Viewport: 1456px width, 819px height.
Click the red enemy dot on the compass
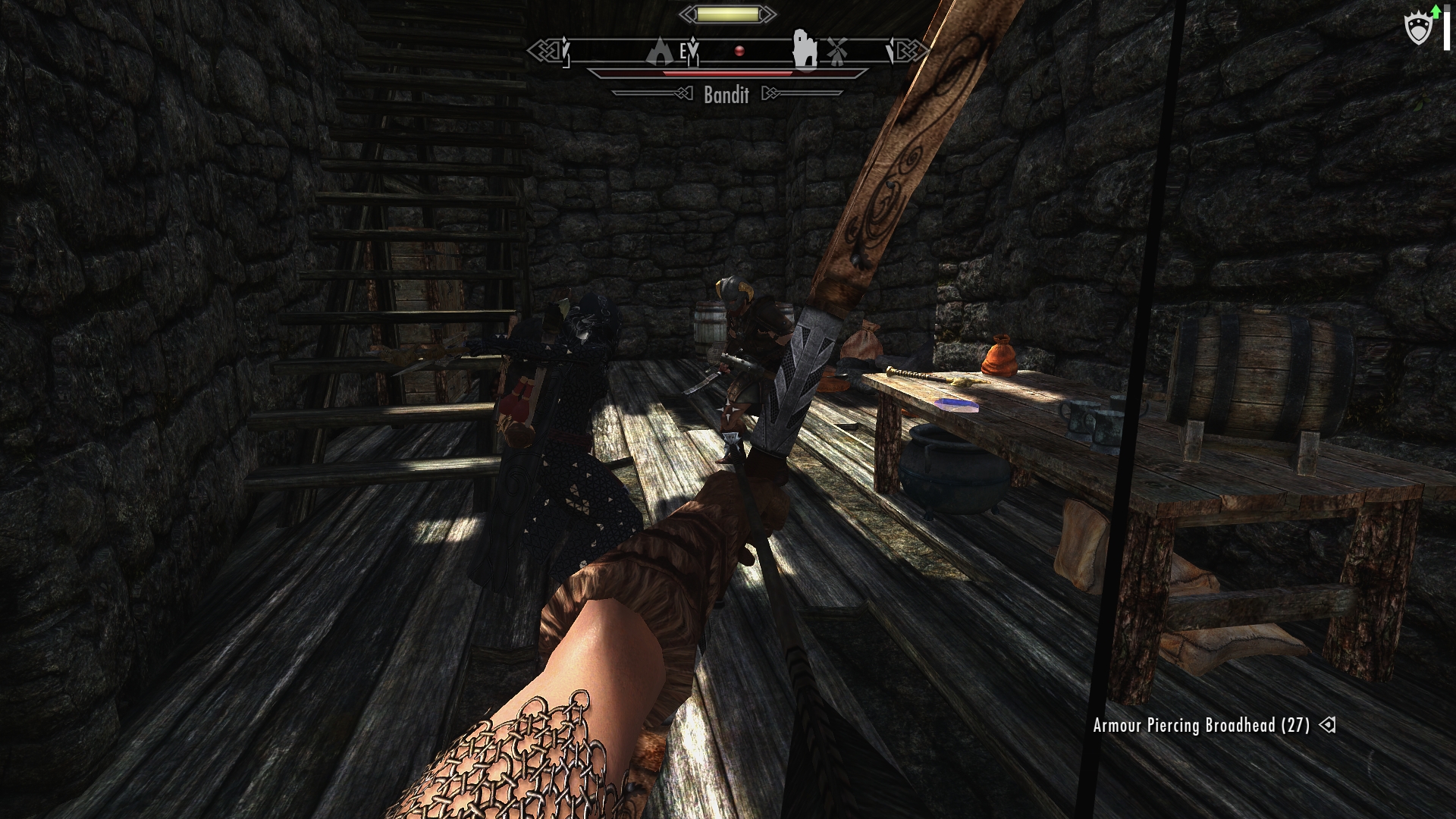point(739,51)
